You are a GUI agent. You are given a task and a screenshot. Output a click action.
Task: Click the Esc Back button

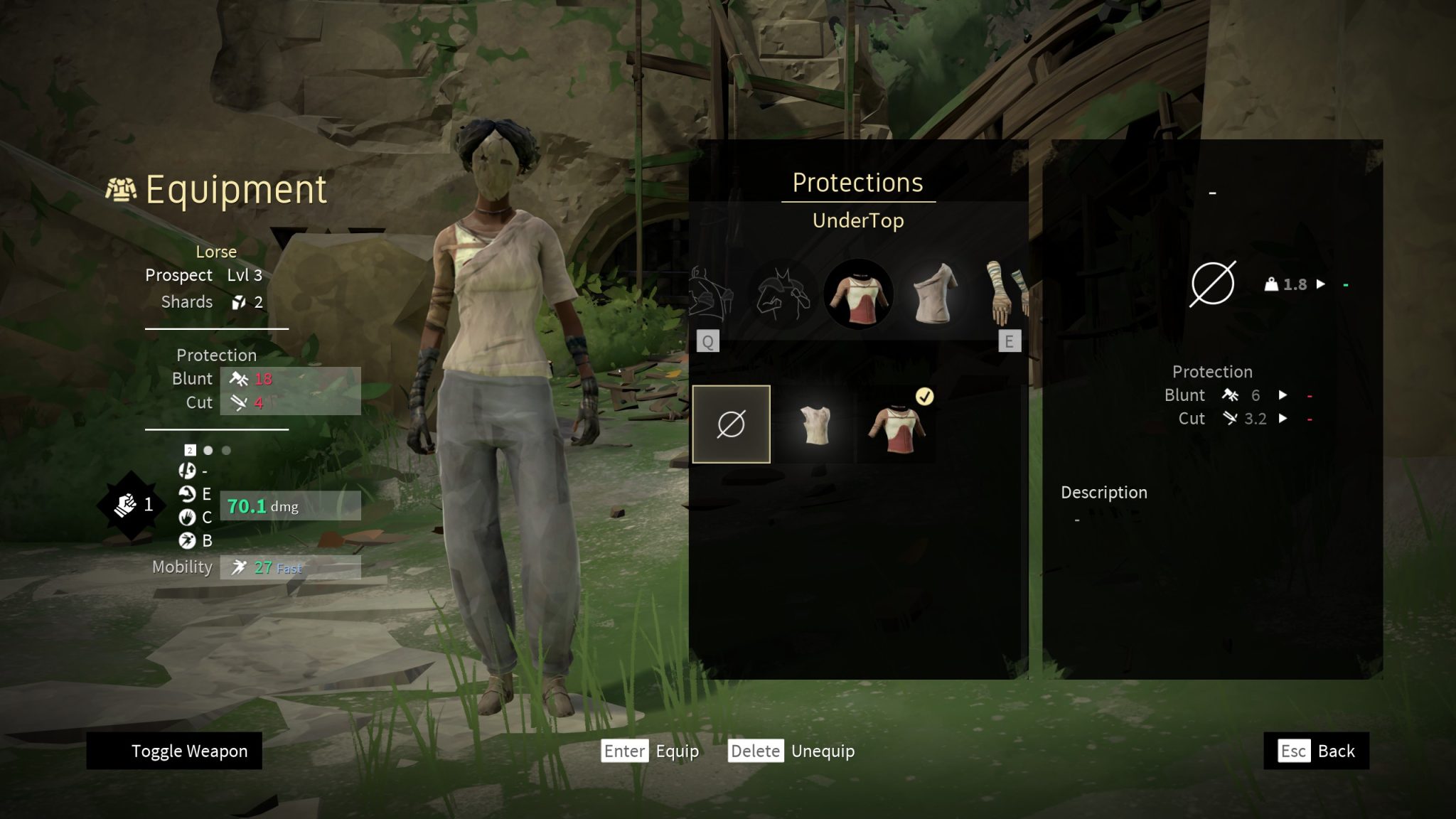coord(1315,751)
